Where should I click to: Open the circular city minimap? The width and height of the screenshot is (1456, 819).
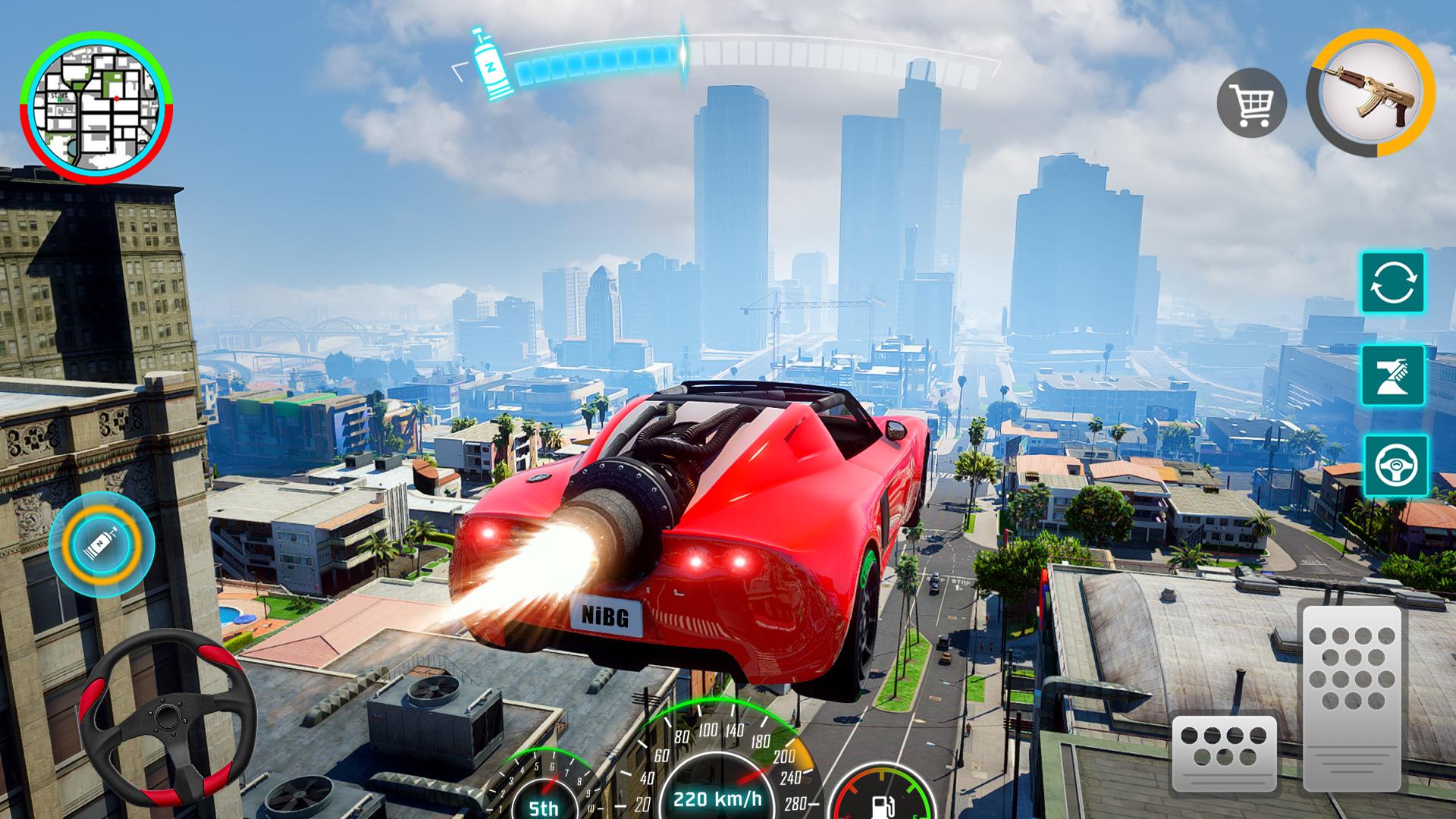[x=97, y=107]
